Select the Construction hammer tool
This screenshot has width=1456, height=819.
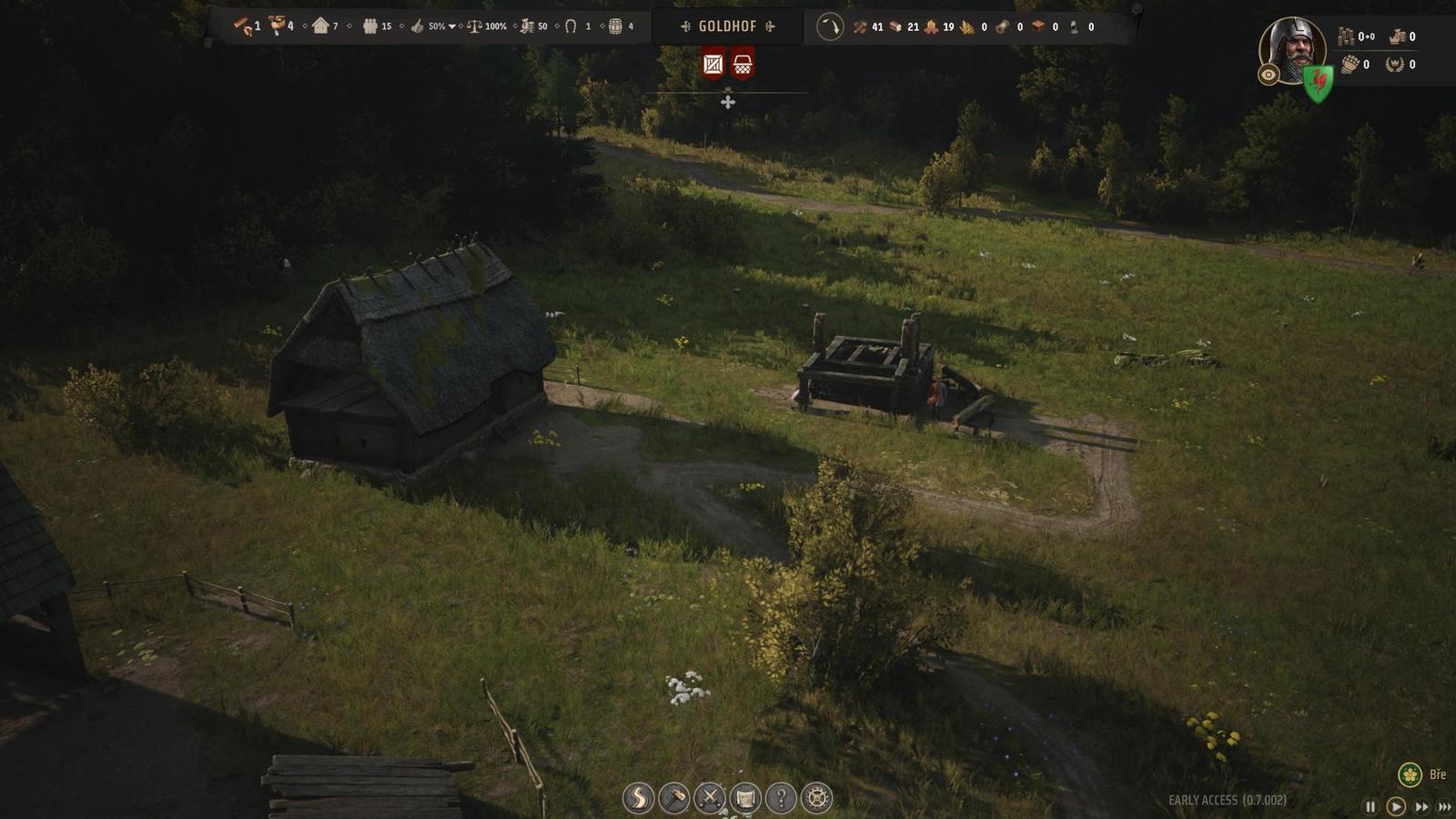(x=674, y=797)
